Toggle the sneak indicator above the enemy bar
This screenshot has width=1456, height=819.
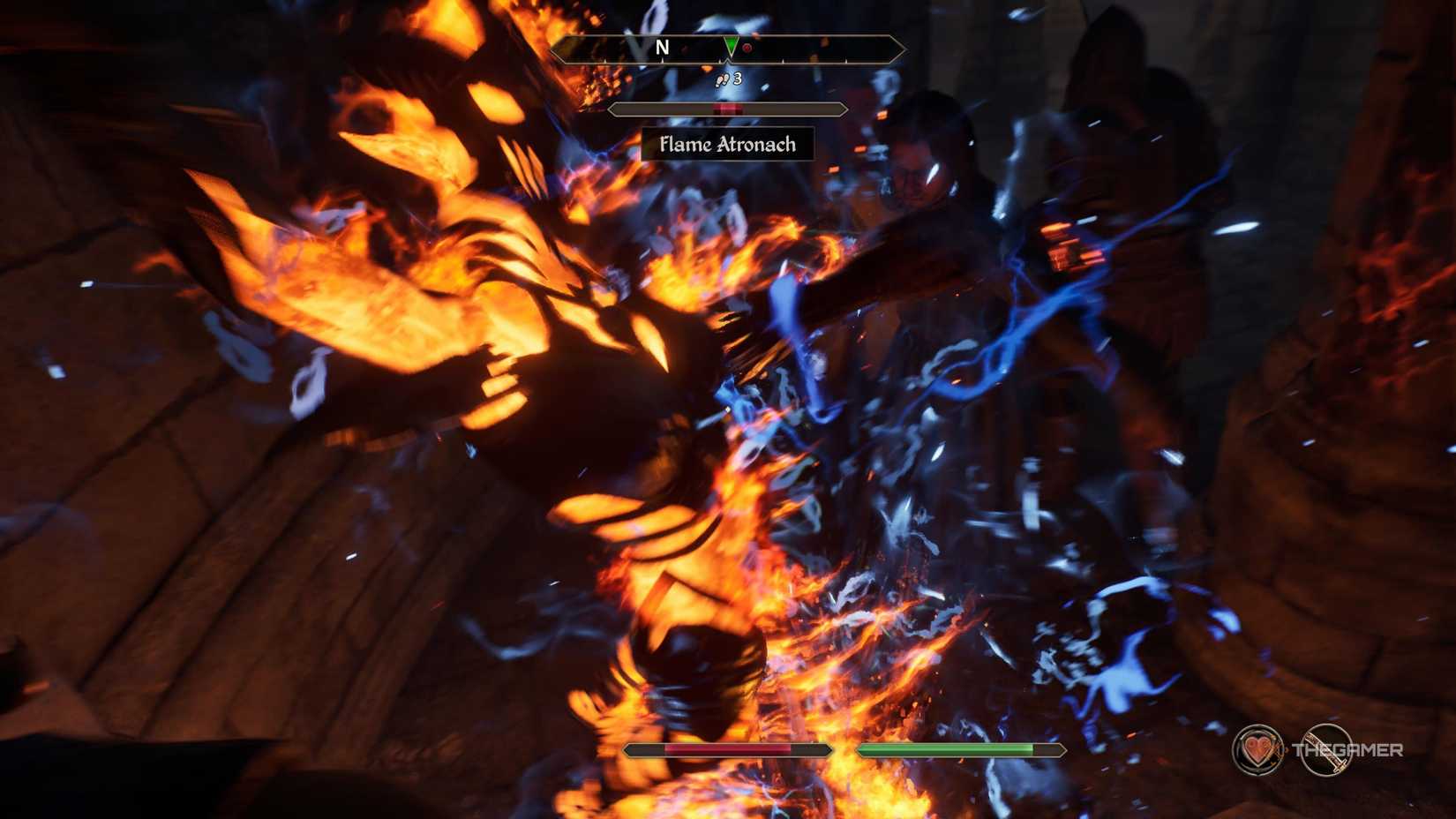click(728, 79)
